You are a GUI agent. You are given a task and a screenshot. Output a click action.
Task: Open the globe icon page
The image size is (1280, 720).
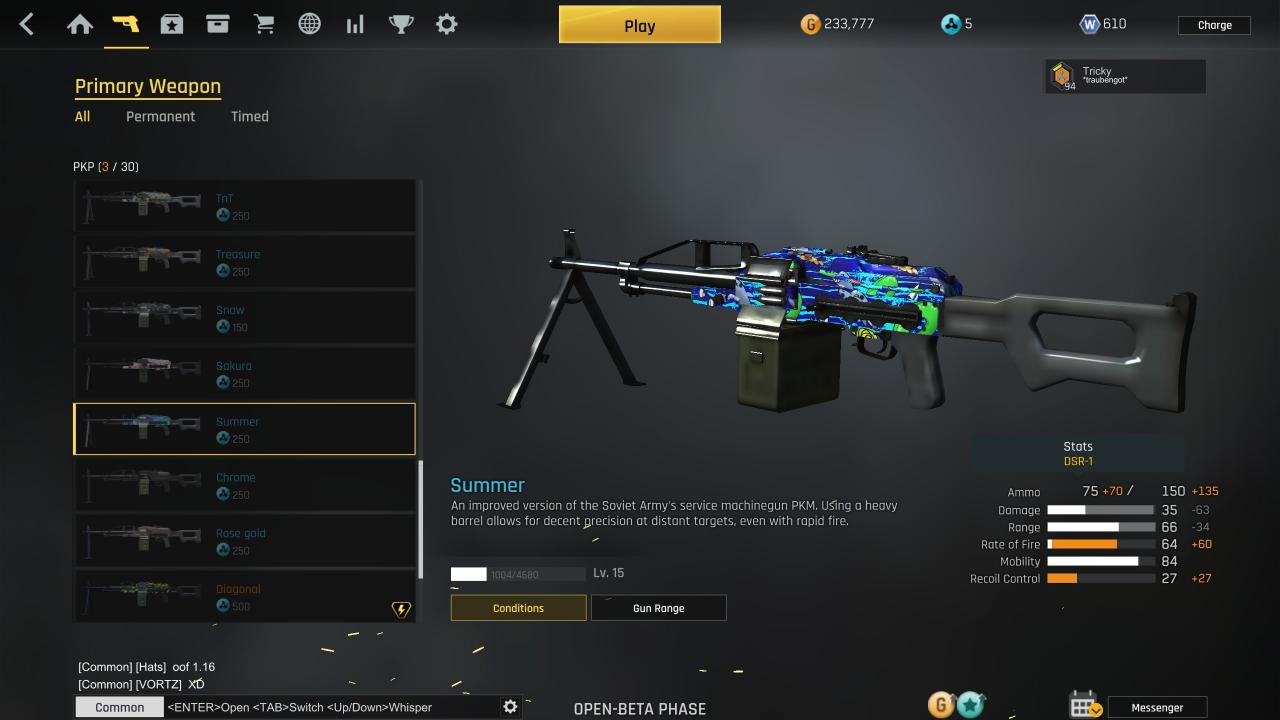pyautogui.click(x=310, y=25)
